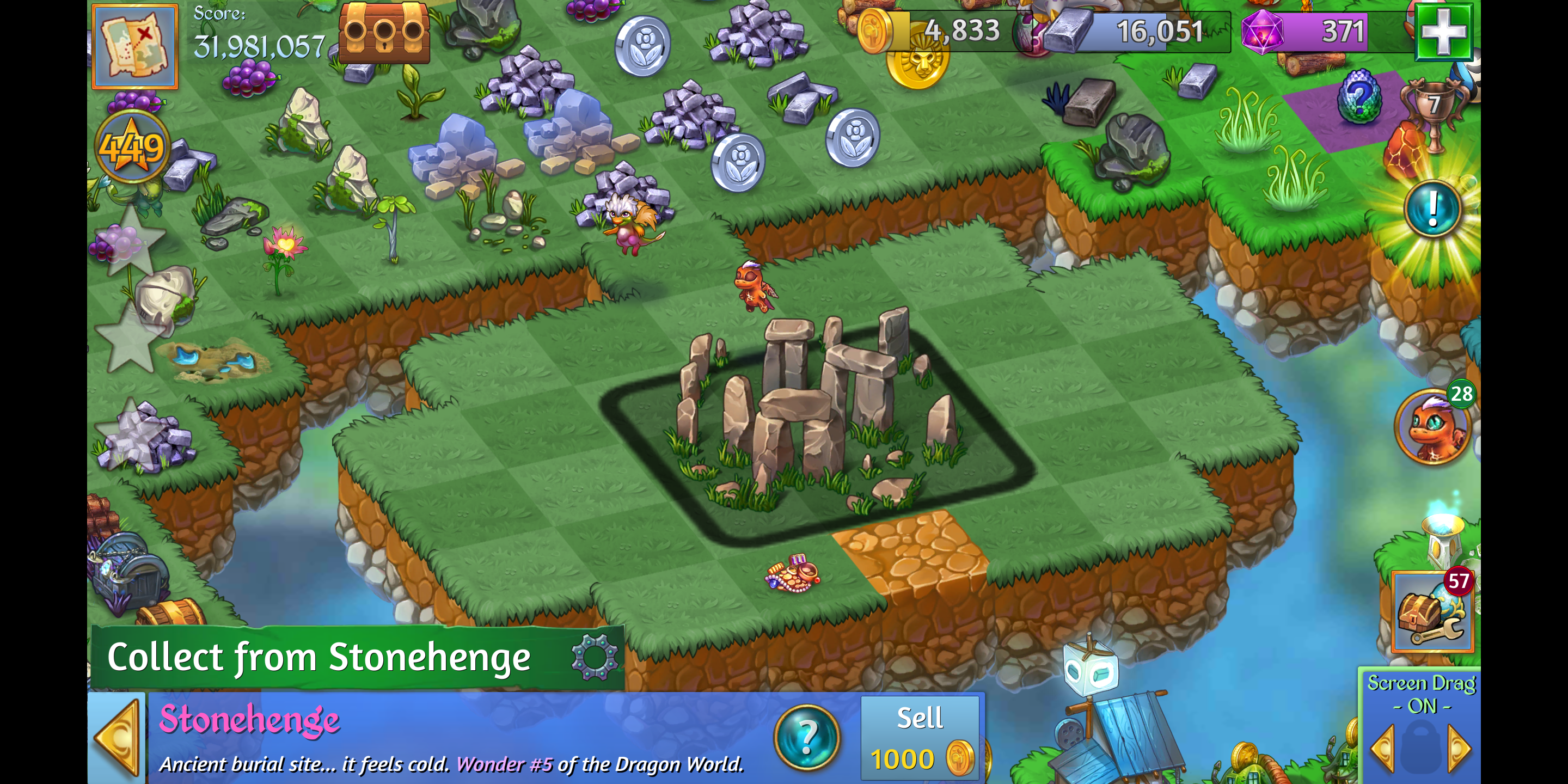This screenshot has height=784, width=1568.
Task: Toggle Screen Drag with the left arrow
Action: 1382,749
